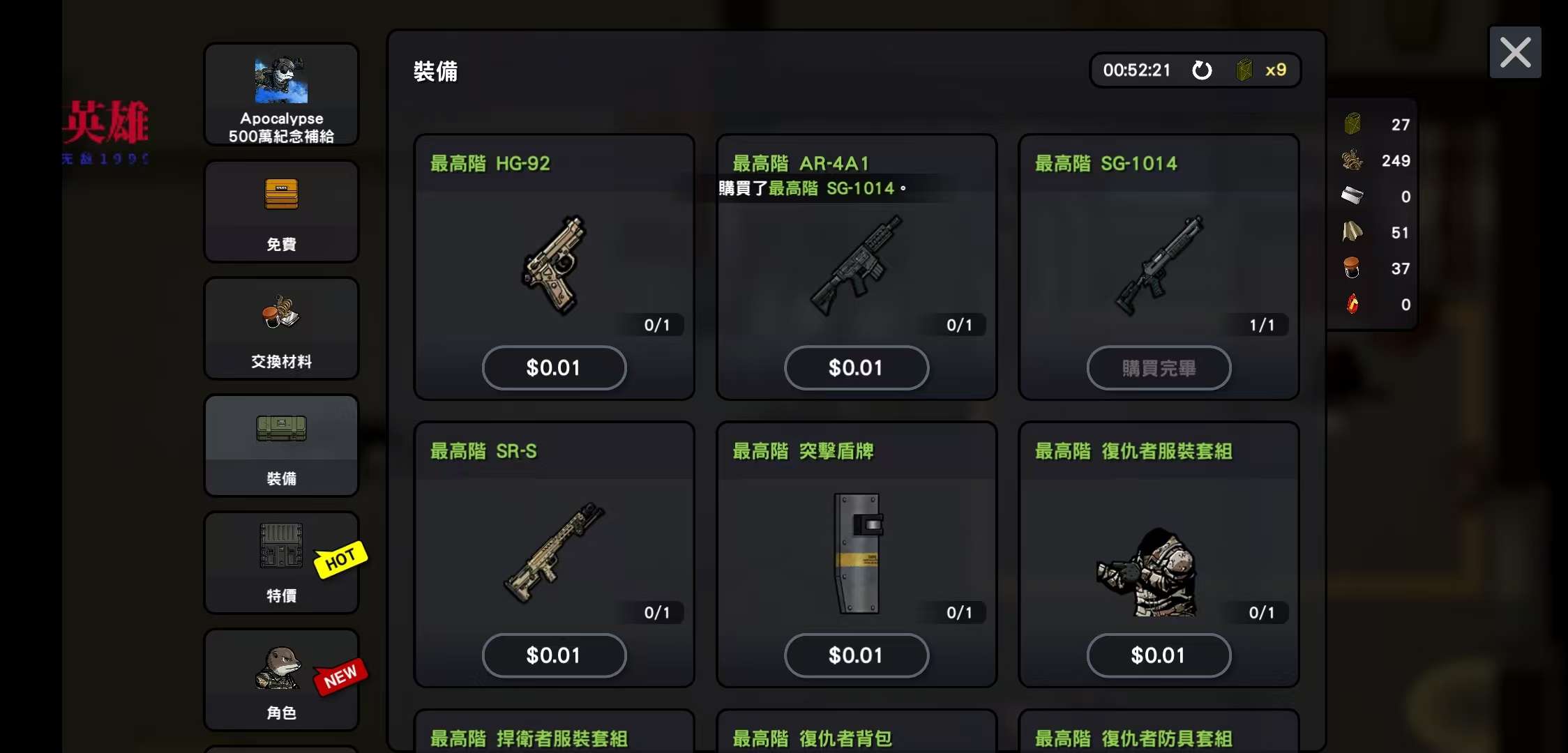Purchase 最高階 AR-4A1 rifle for $0.01
This screenshot has height=753, width=1568.
856,367
